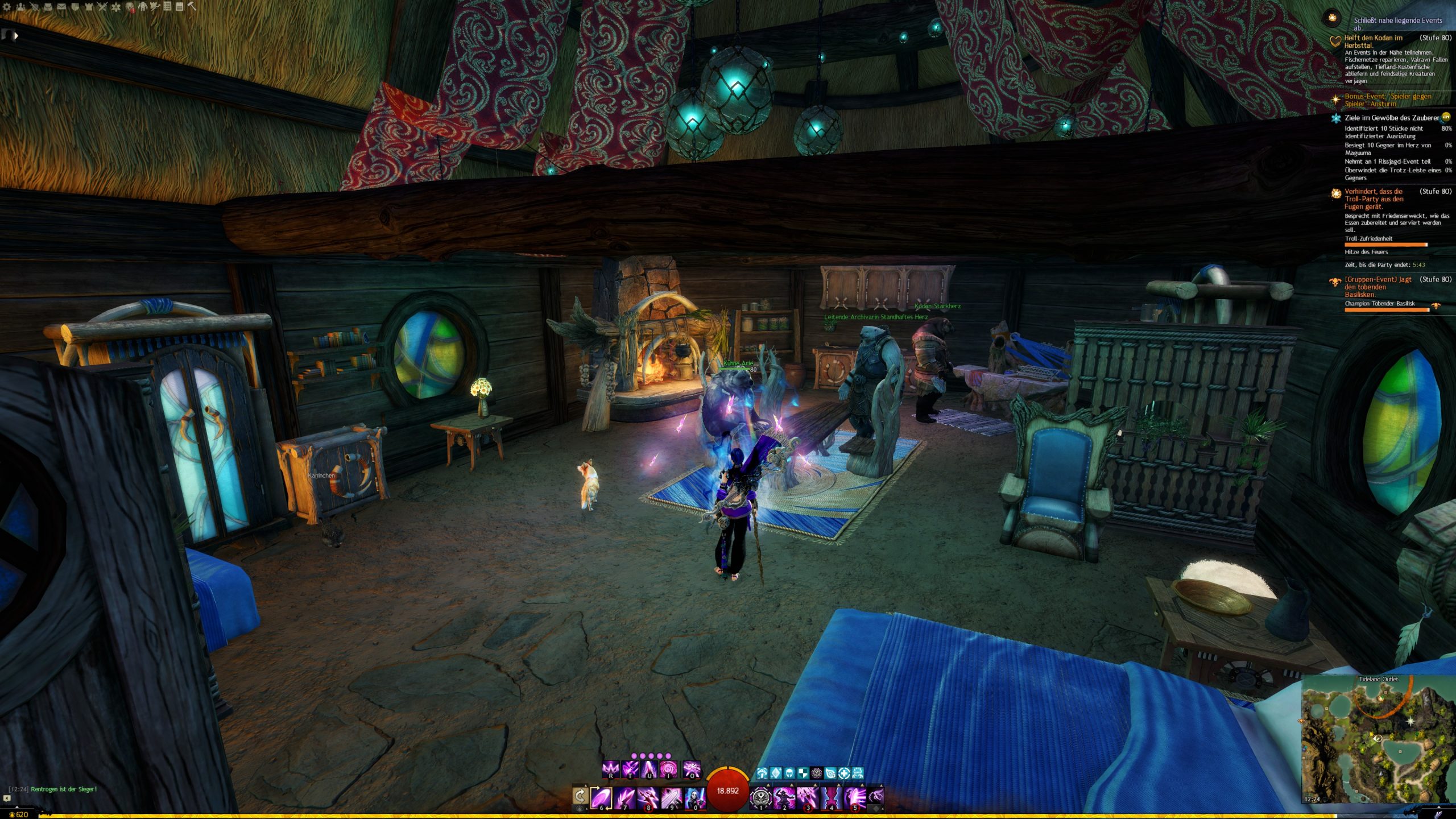Use the greatsword skill in slot 9
This screenshot has width=1456, height=819.
click(x=671, y=797)
